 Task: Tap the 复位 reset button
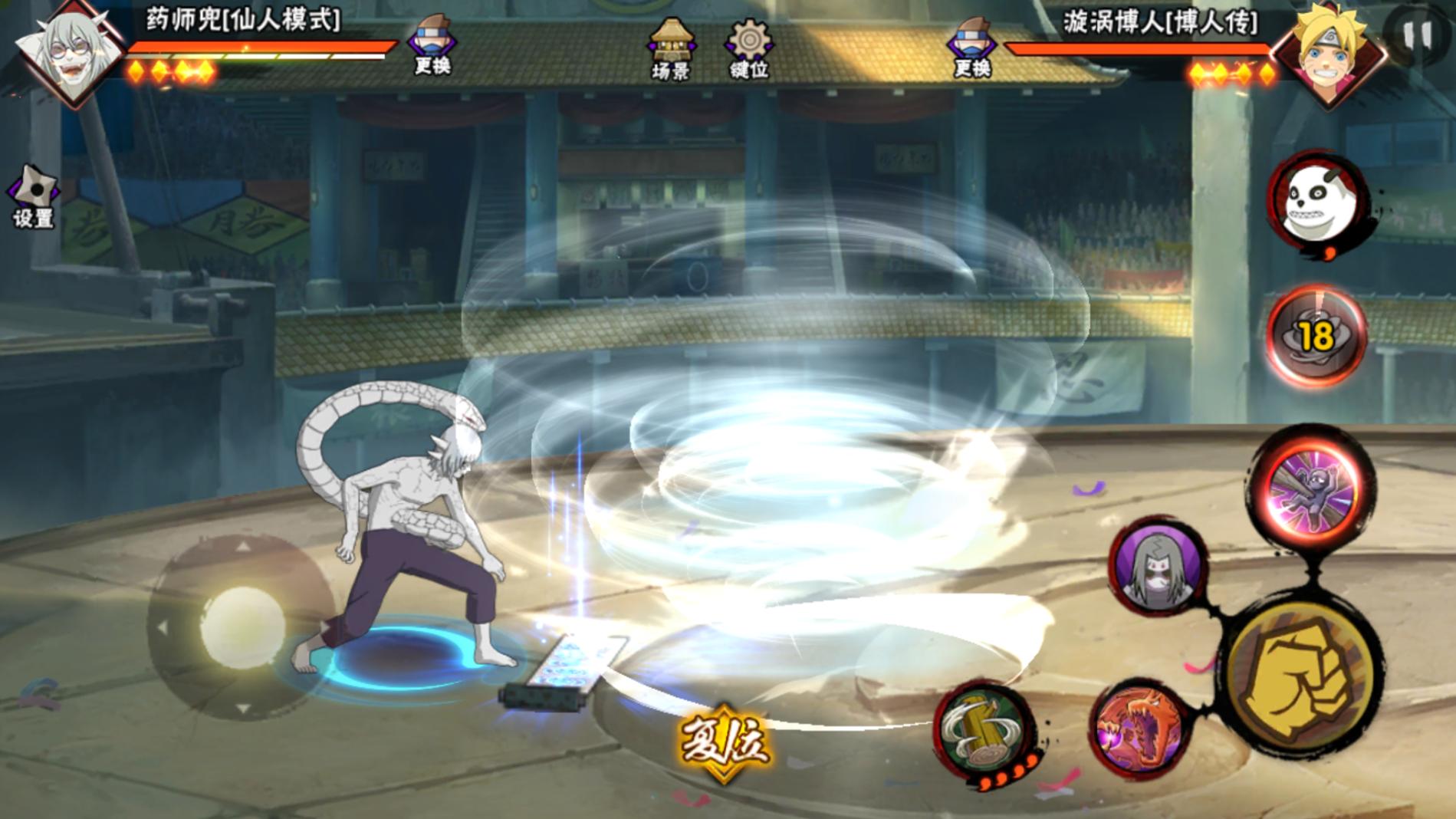pos(722,741)
